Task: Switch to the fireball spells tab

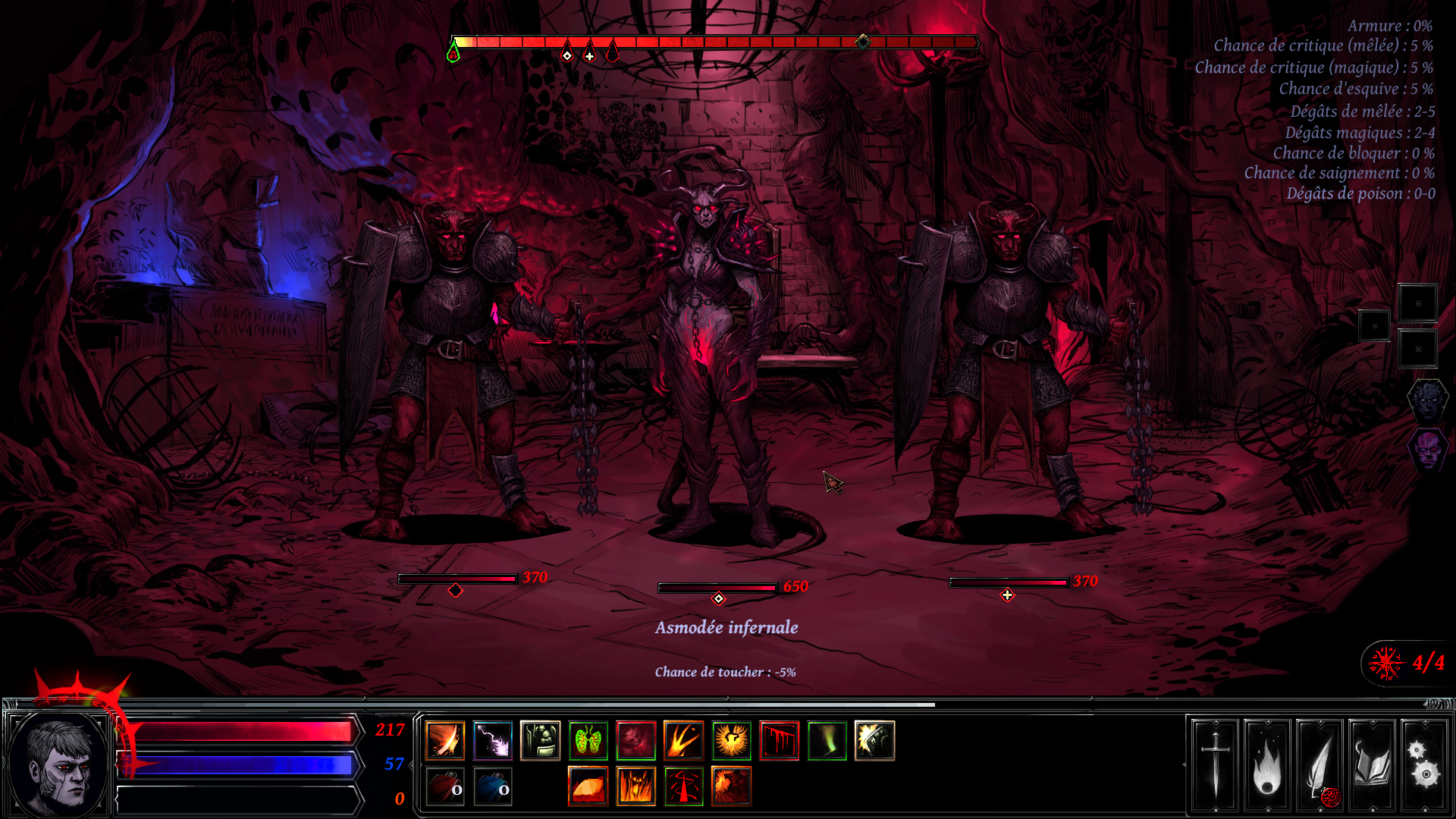Action: (1268, 766)
